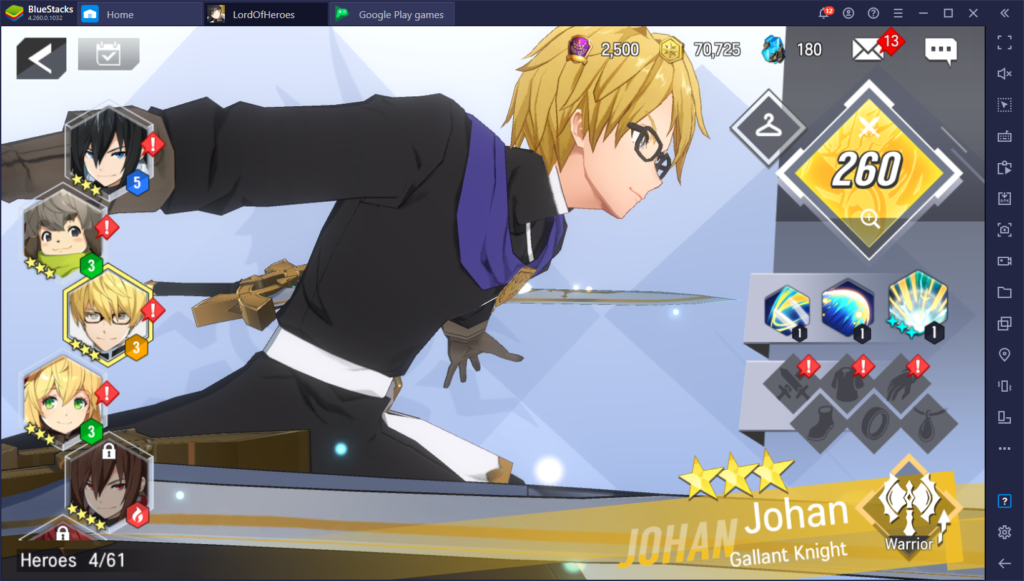Viewport: 1024px width, 581px height.
Task: View the blue-yellow orb skill icon
Action: point(787,309)
